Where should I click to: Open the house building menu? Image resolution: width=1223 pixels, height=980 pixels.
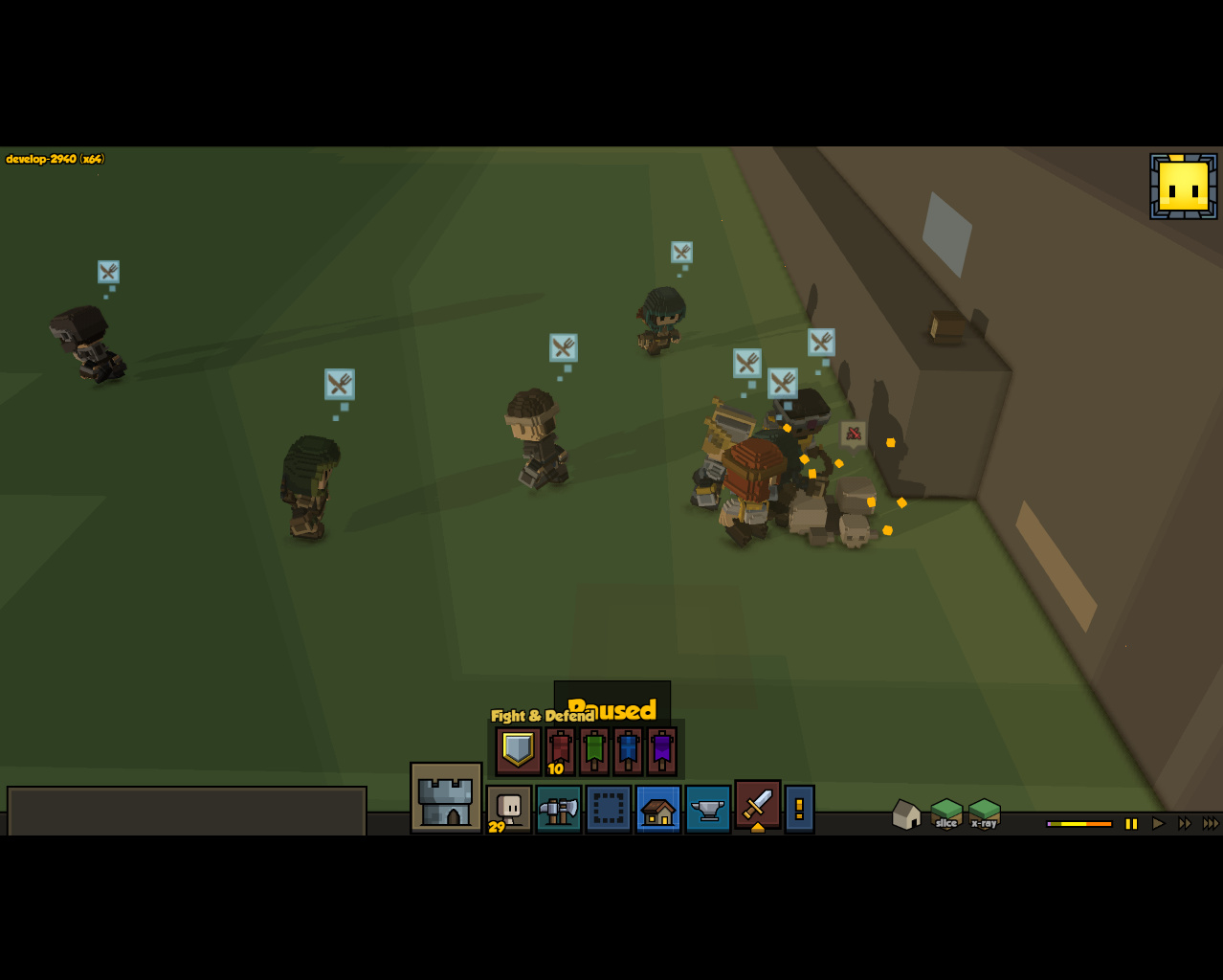658,810
